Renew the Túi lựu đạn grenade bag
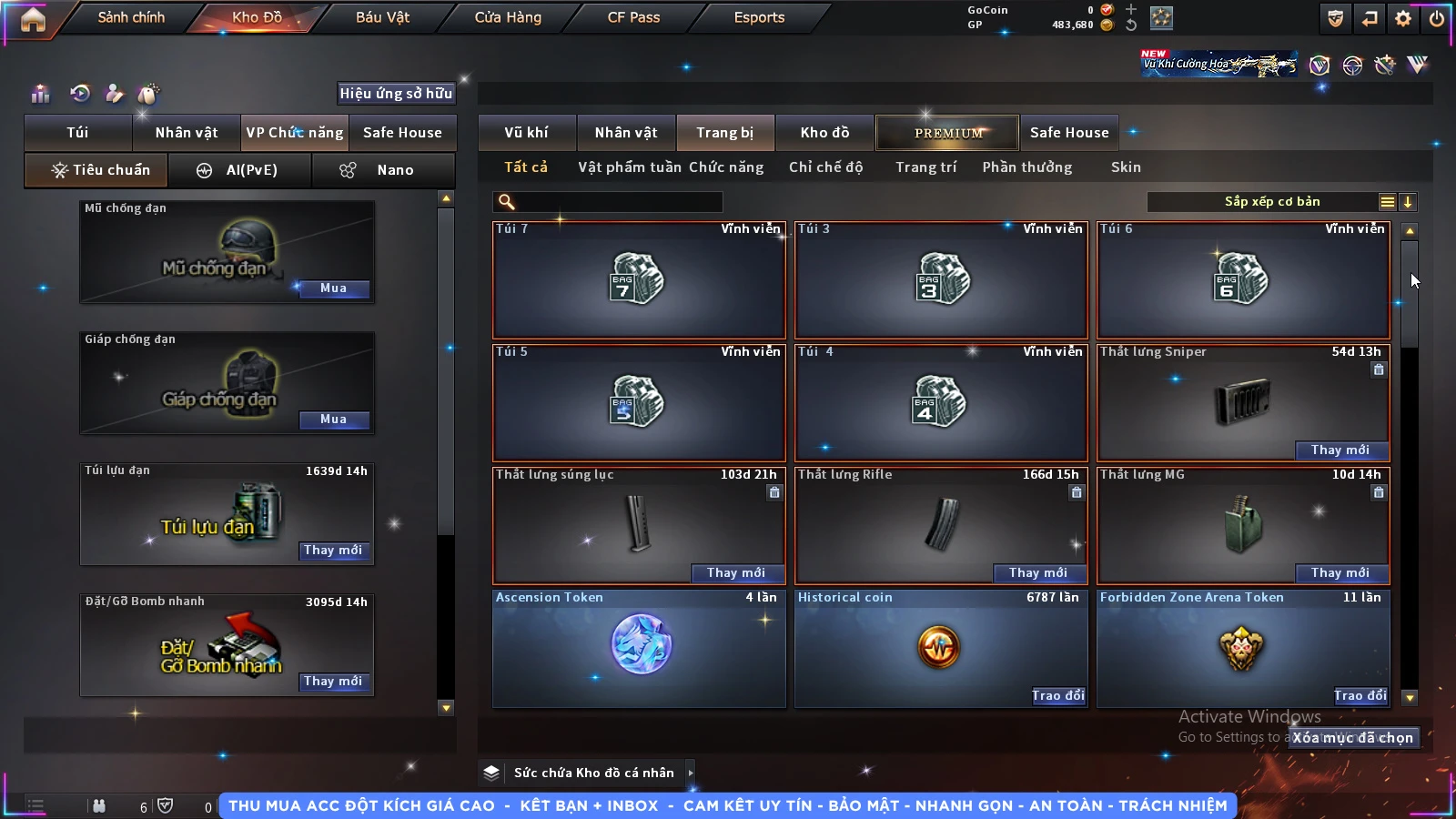Screen dimensions: 1456x819 (333, 551)
